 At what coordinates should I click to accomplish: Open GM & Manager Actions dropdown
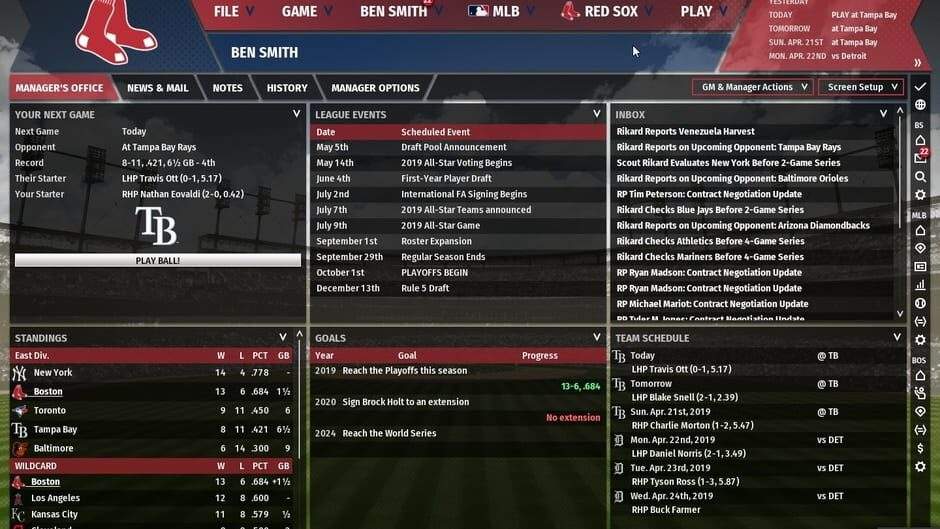752,87
